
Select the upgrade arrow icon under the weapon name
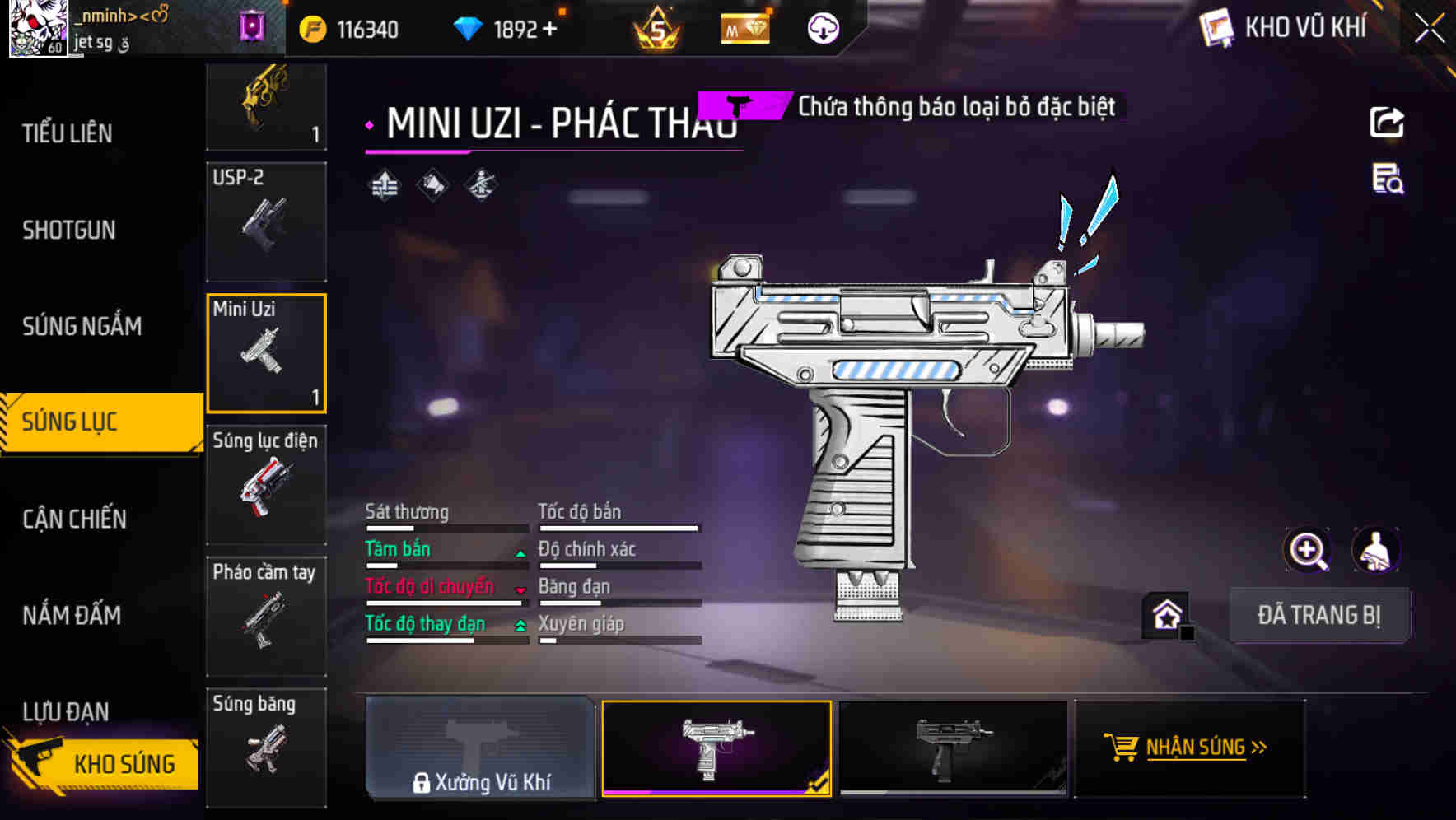point(382,183)
